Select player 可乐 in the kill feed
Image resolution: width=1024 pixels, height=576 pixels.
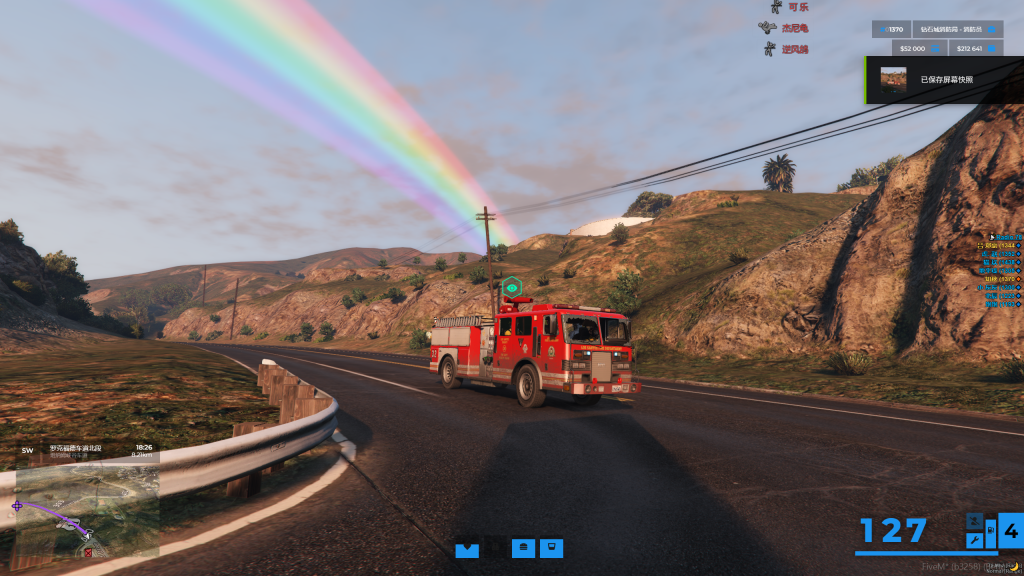796,7
